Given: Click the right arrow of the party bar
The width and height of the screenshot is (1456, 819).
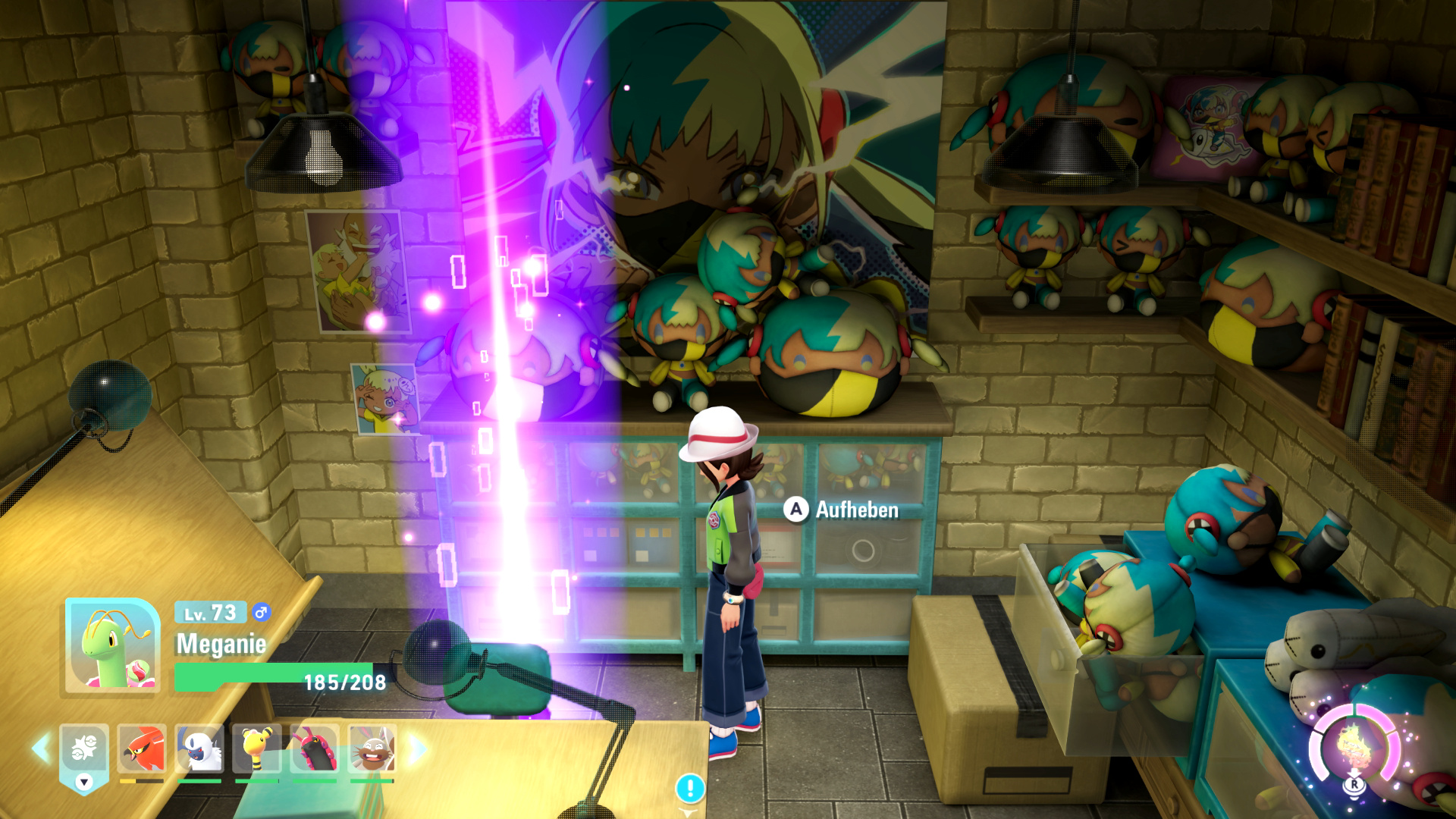Looking at the screenshot, I should point(417,748).
